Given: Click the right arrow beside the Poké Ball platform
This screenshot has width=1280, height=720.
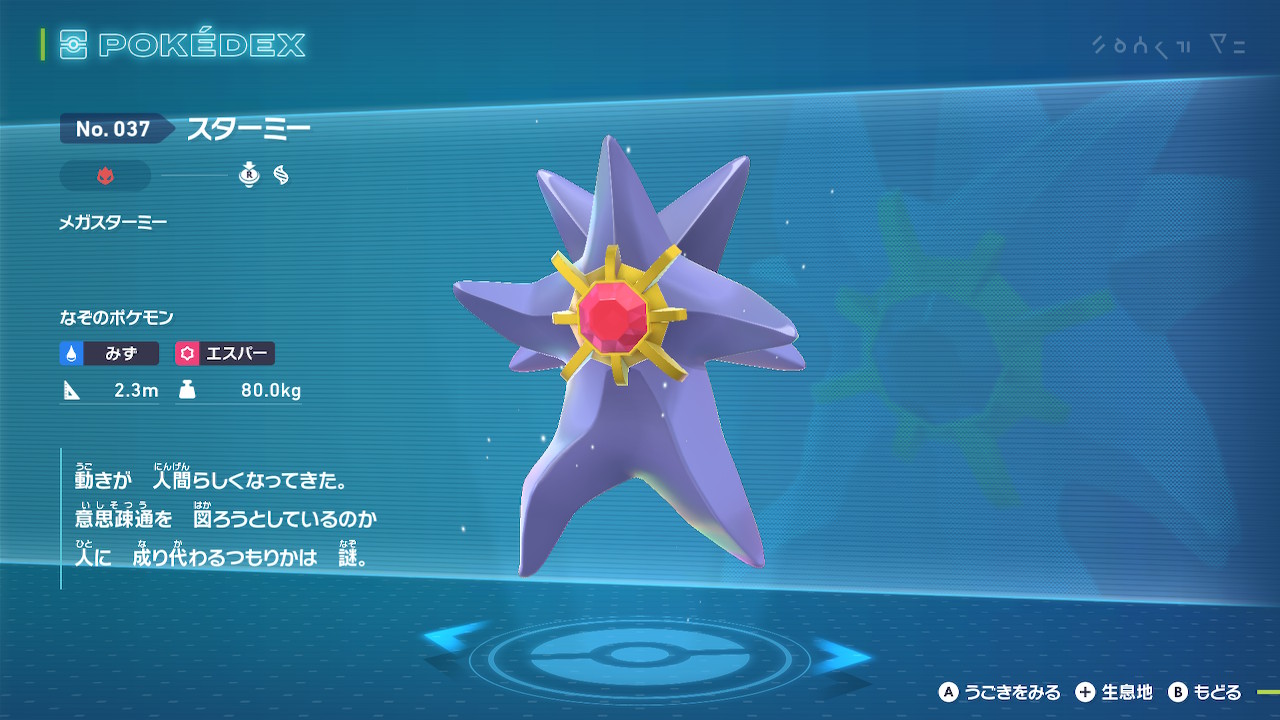Looking at the screenshot, I should pos(842,656).
